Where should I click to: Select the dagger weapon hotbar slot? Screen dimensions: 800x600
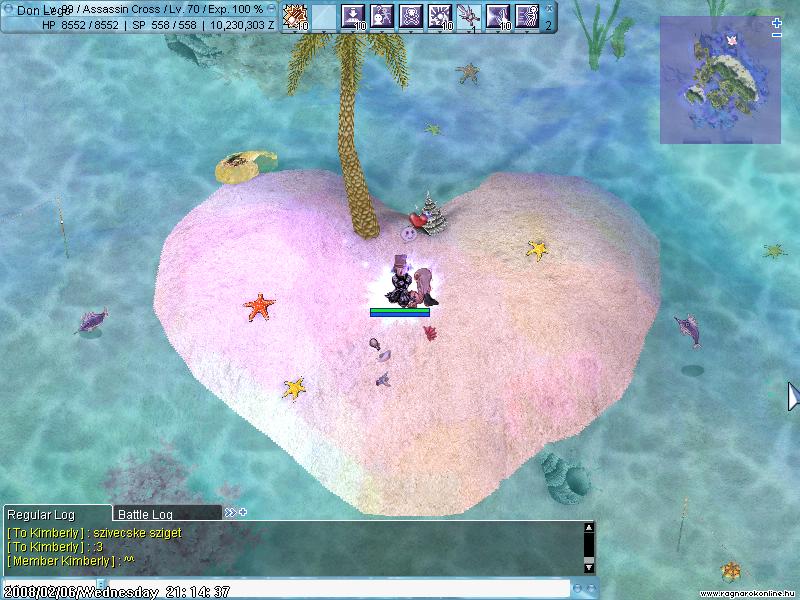[469, 16]
